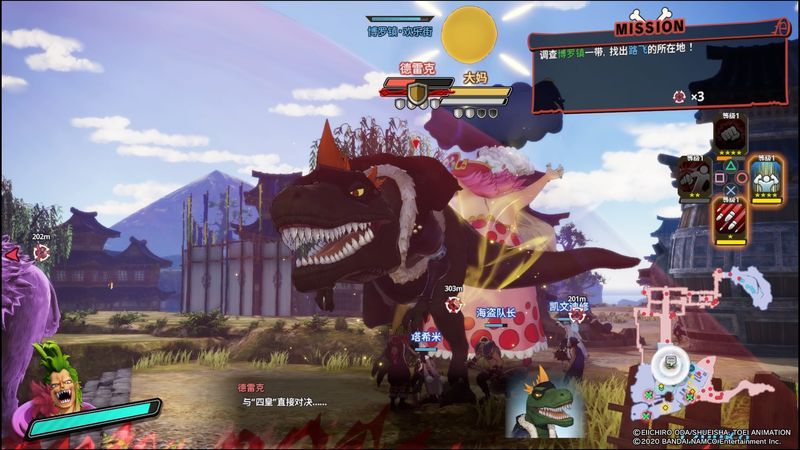Viewport: 800px width, 450px height.
Task: Trigger the flexing power-up skill
Action: [x=766, y=177]
